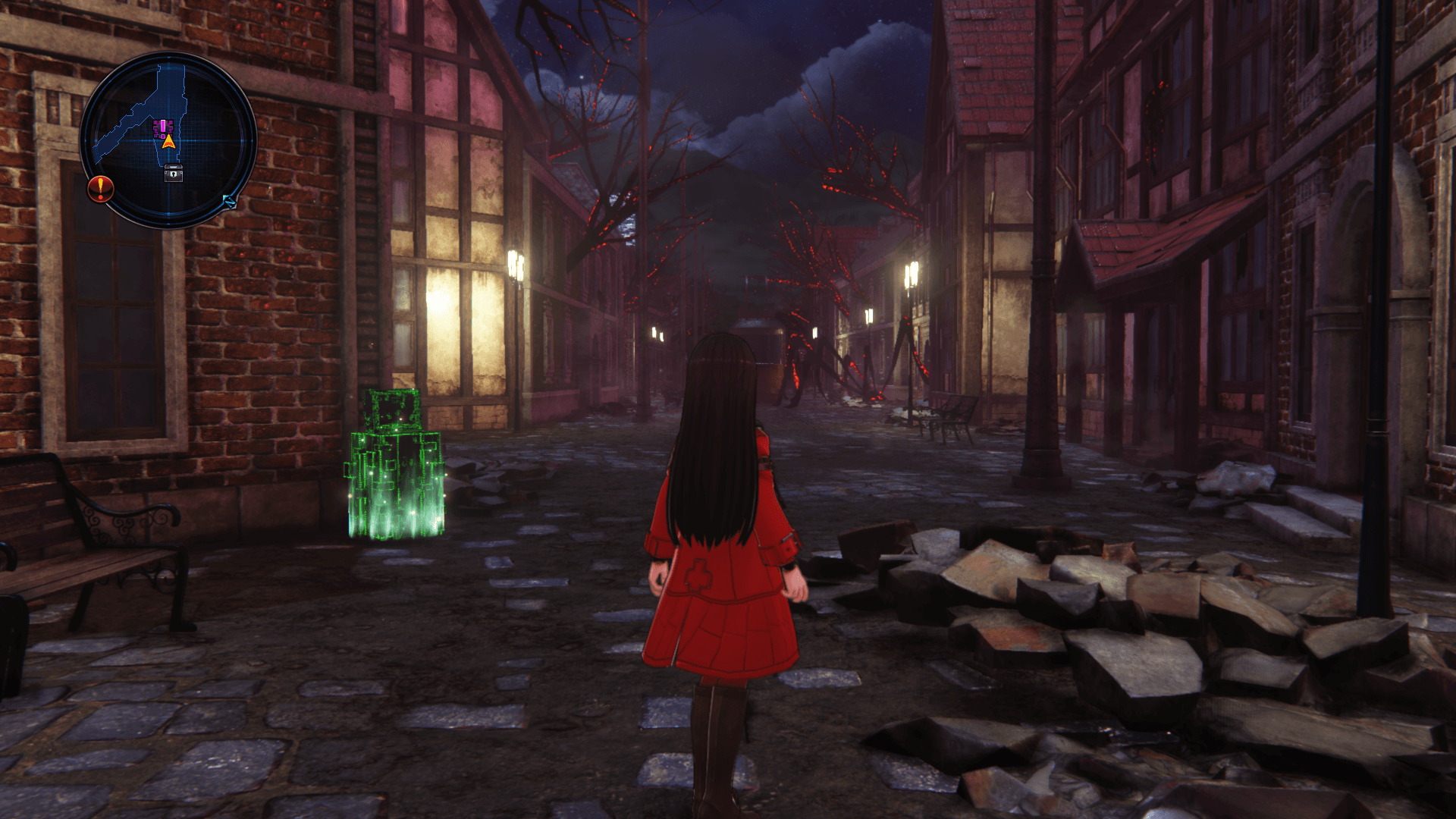Click the orange player arrow on minimap
This screenshot has height=819, width=1456.
click(x=168, y=142)
